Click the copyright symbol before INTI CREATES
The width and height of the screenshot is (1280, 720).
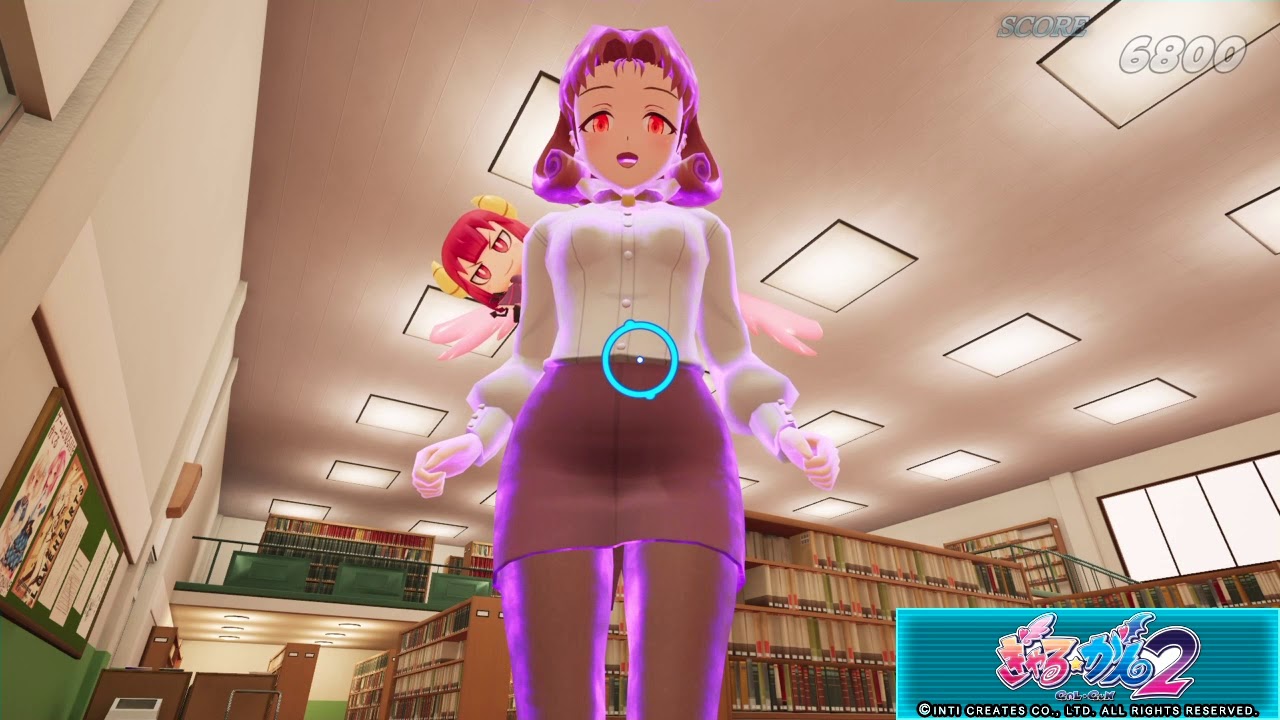[924, 712]
